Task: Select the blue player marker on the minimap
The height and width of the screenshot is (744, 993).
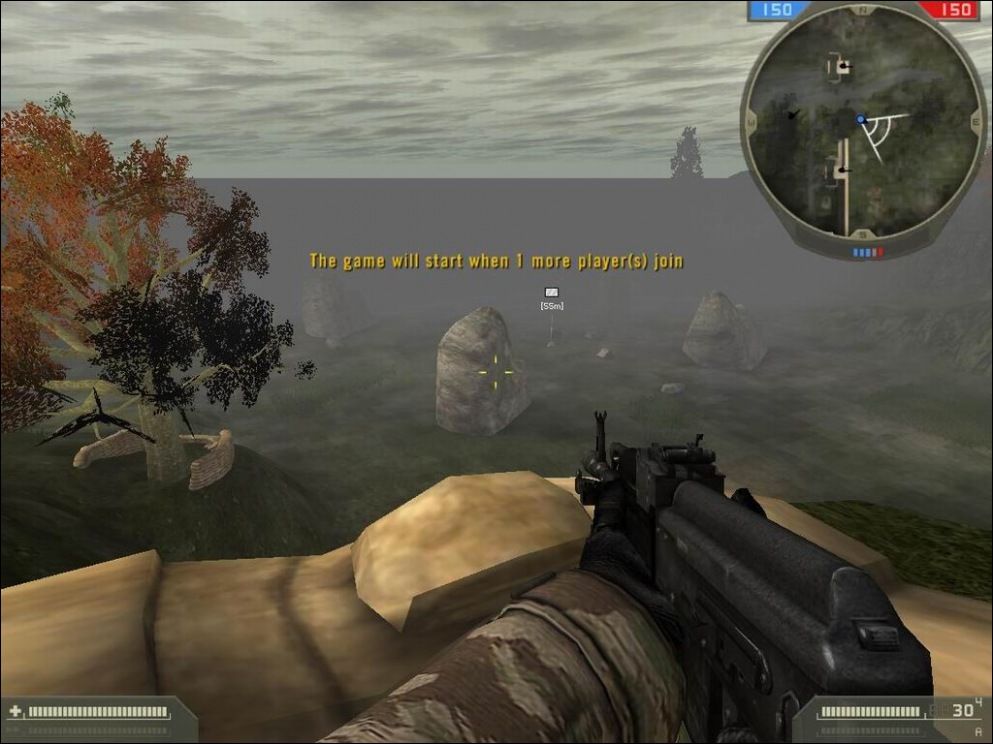Action: [x=860, y=119]
